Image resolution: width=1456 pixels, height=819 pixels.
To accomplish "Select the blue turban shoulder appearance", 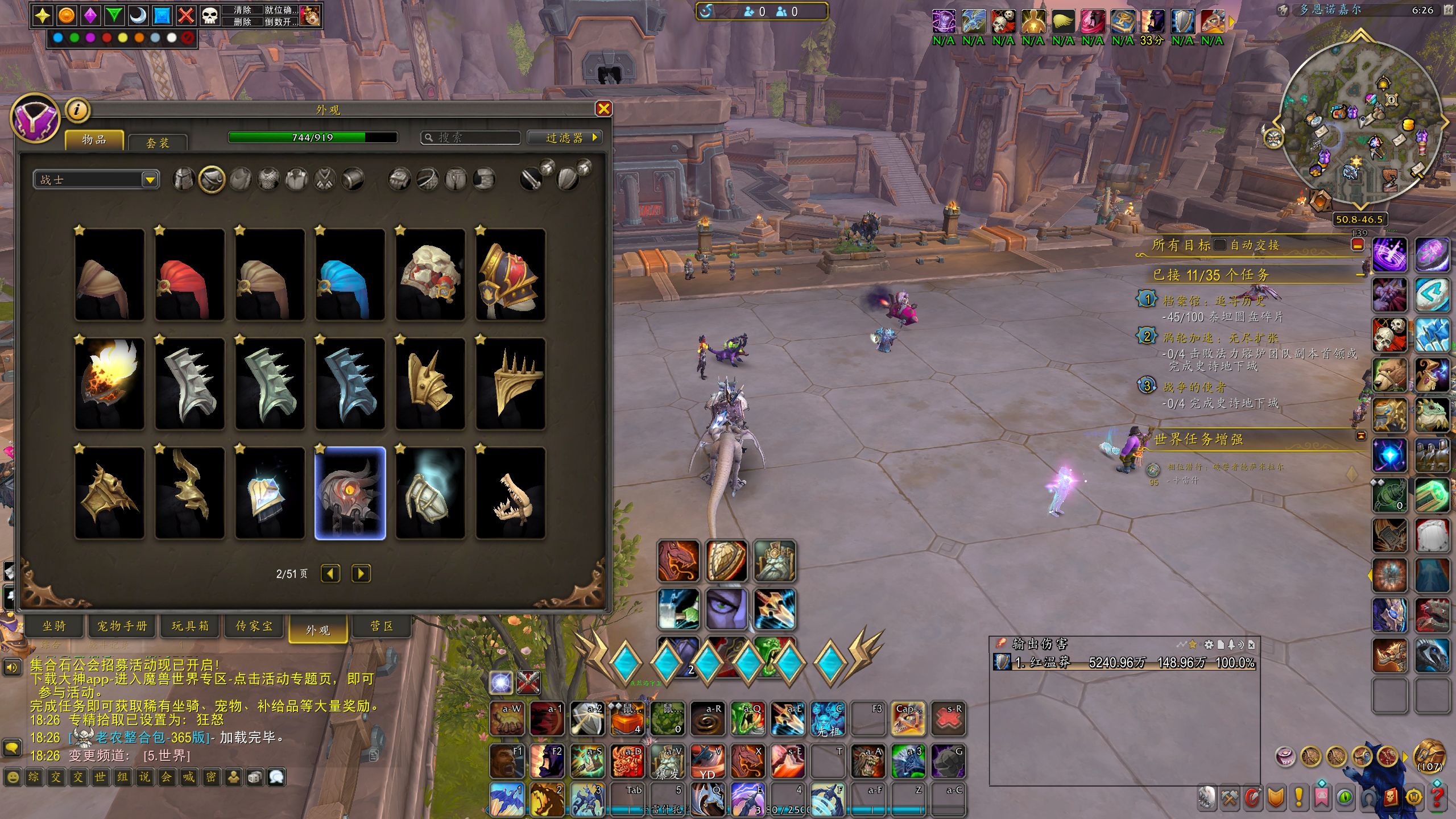I will [350, 275].
